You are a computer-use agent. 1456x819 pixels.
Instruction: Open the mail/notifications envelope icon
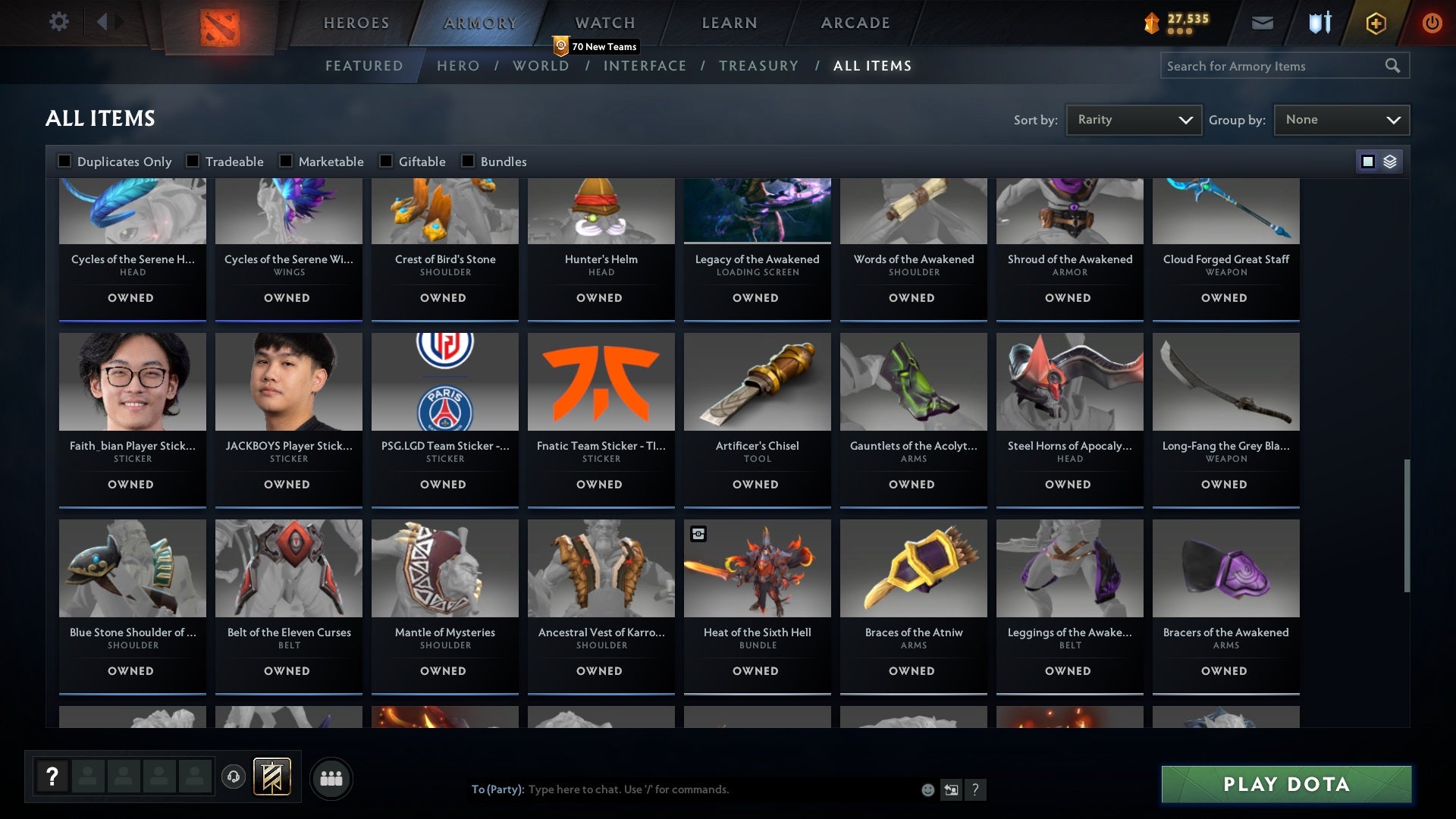point(1262,23)
